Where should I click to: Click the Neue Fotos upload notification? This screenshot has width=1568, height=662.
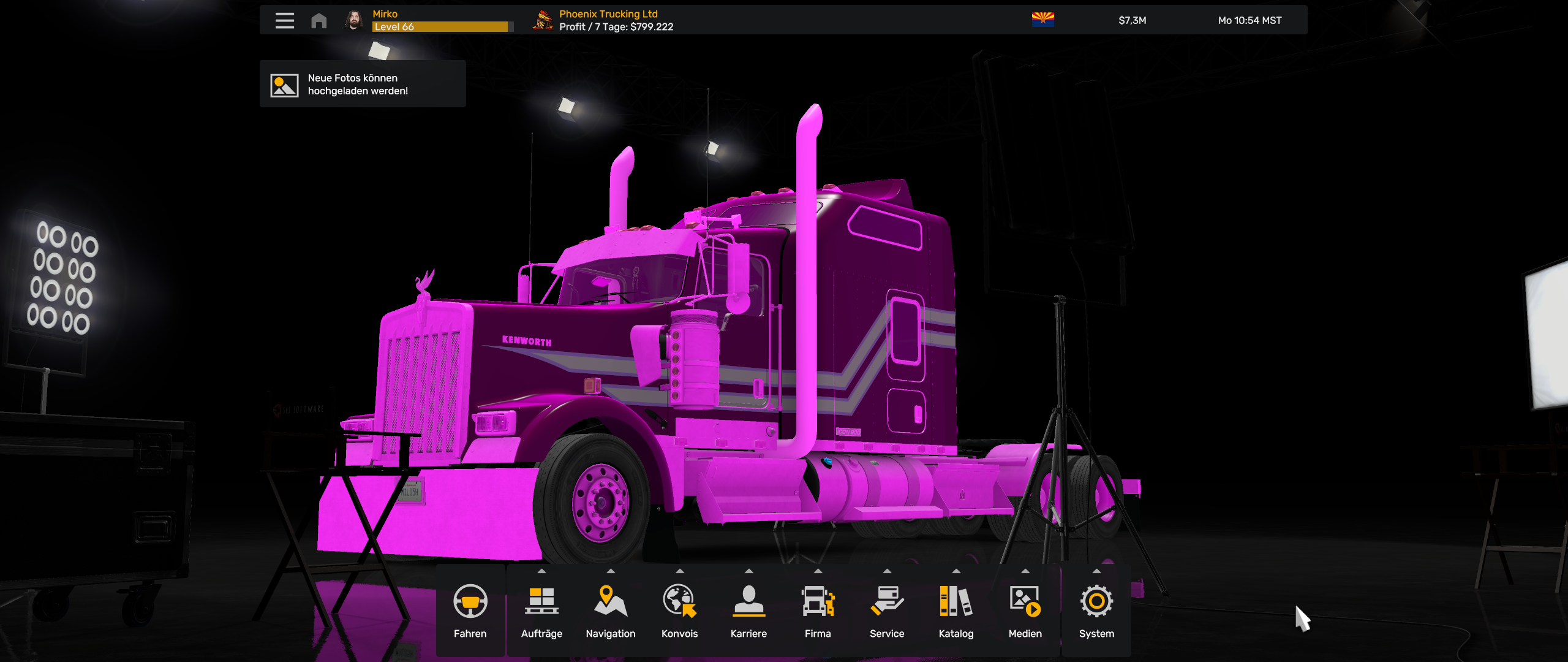click(363, 84)
